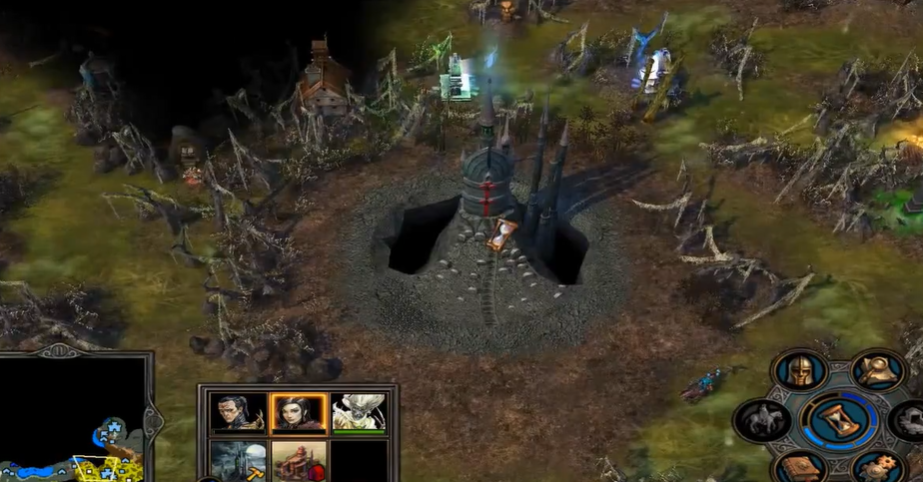The height and width of the screenshot is (482, 923).
Task: Select the long-haired male hero portrait
Action: (238, 411)
